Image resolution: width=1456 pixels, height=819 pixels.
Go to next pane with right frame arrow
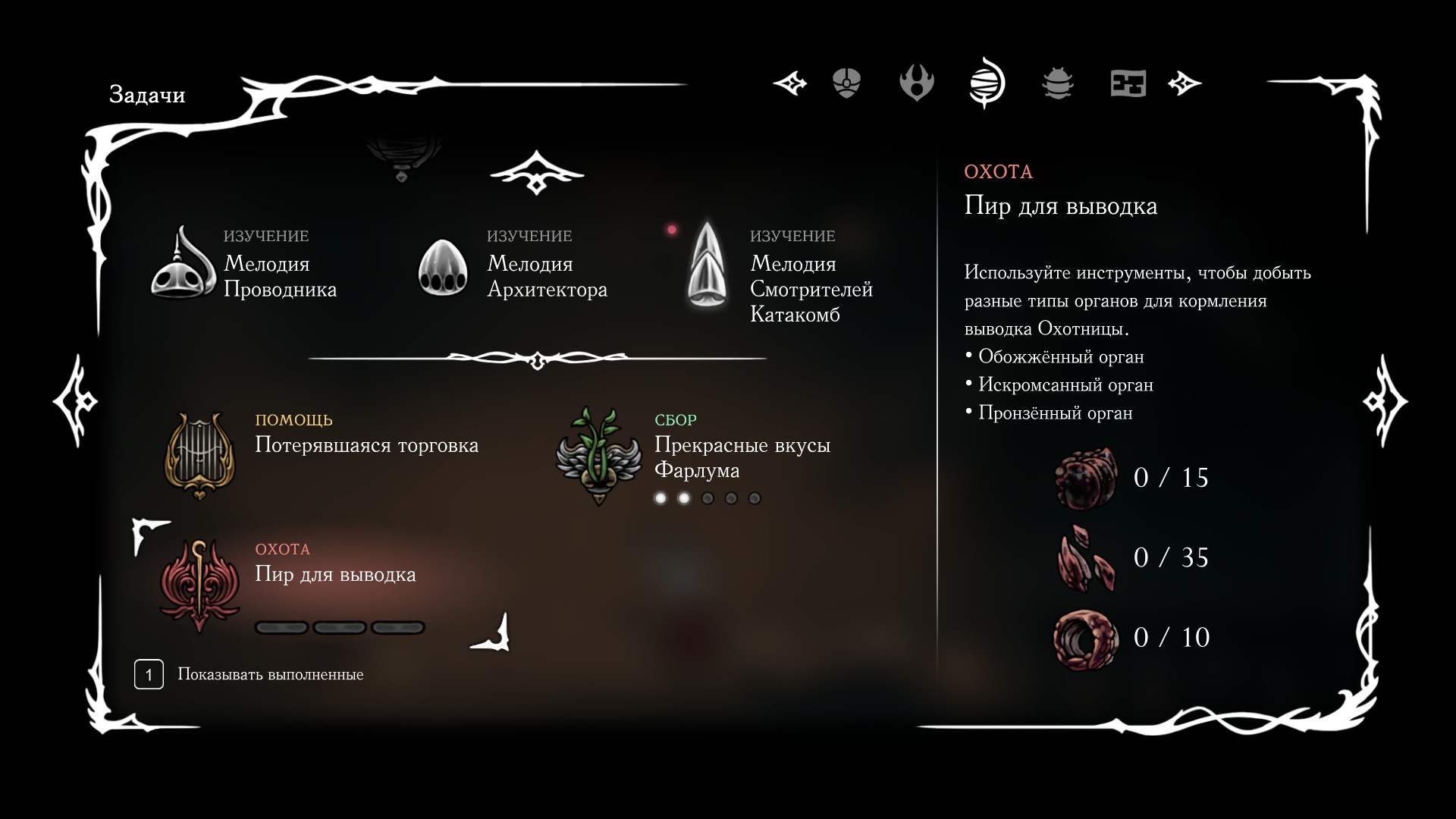1385,400
